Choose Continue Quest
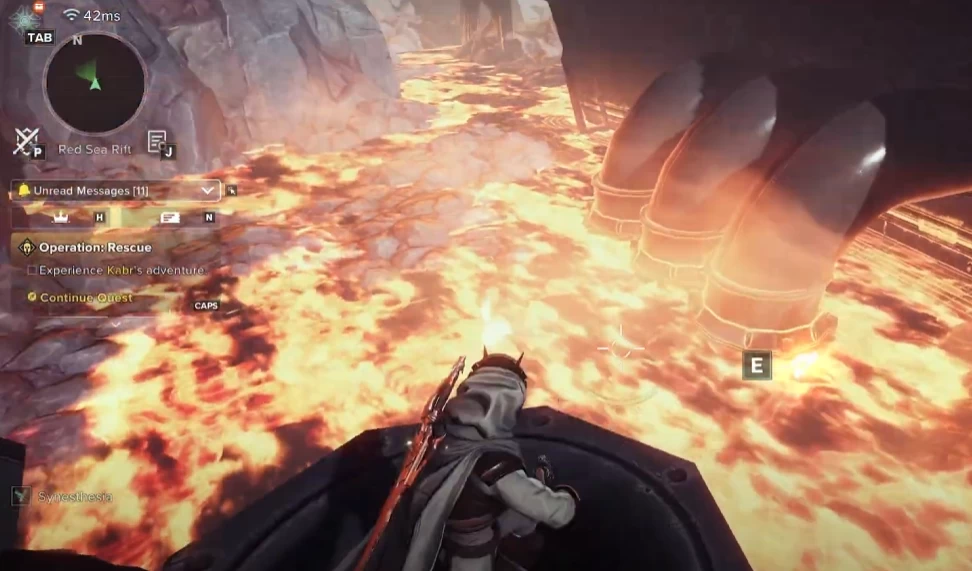Image resolution: width=972 pixels, height=571 pixels. (x=86, y=297)
